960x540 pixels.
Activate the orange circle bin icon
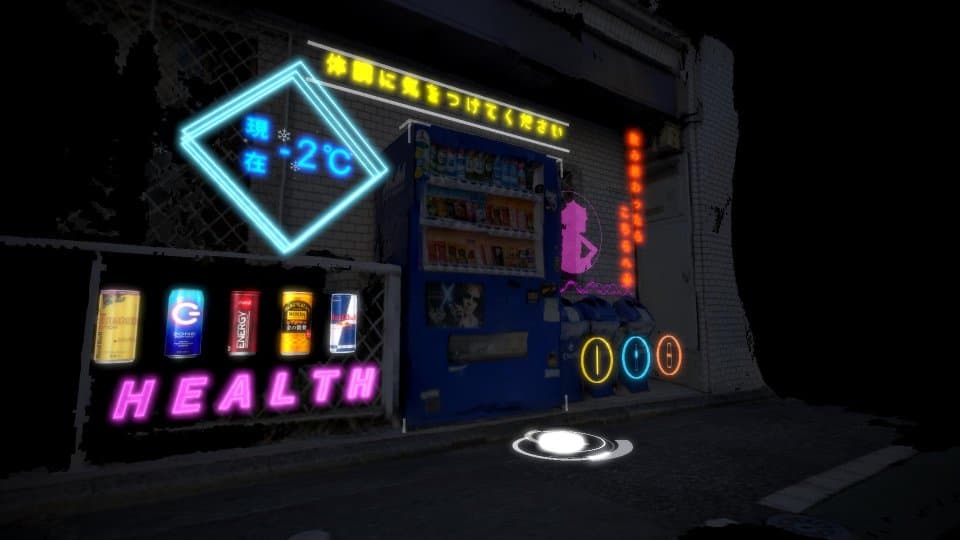click(669, 355)
